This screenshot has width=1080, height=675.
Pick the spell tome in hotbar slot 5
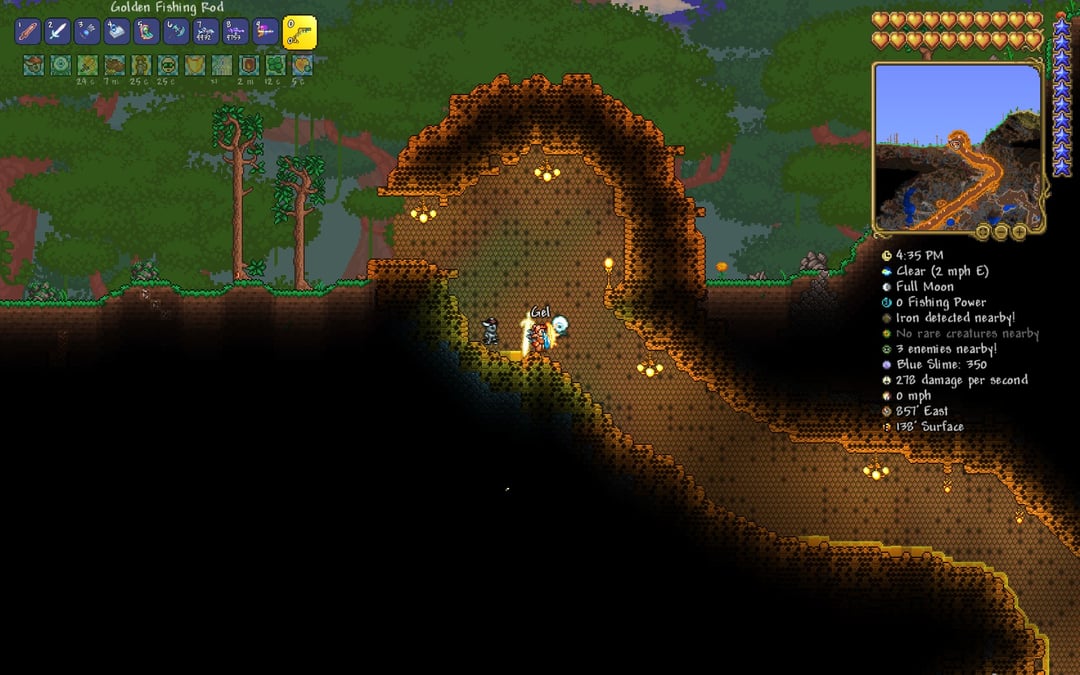coord(147,31)
